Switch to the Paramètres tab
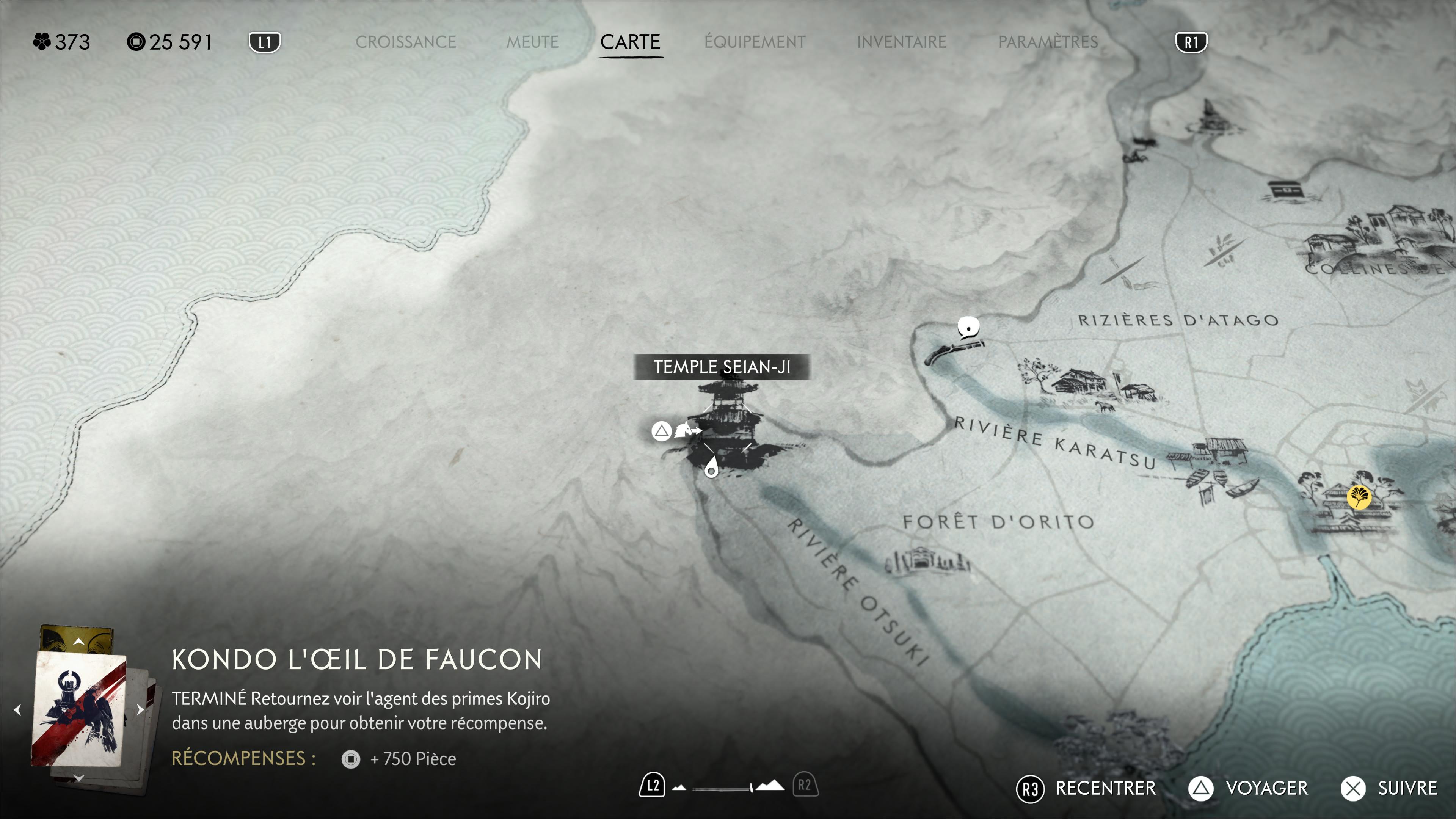 (1048, 42)
